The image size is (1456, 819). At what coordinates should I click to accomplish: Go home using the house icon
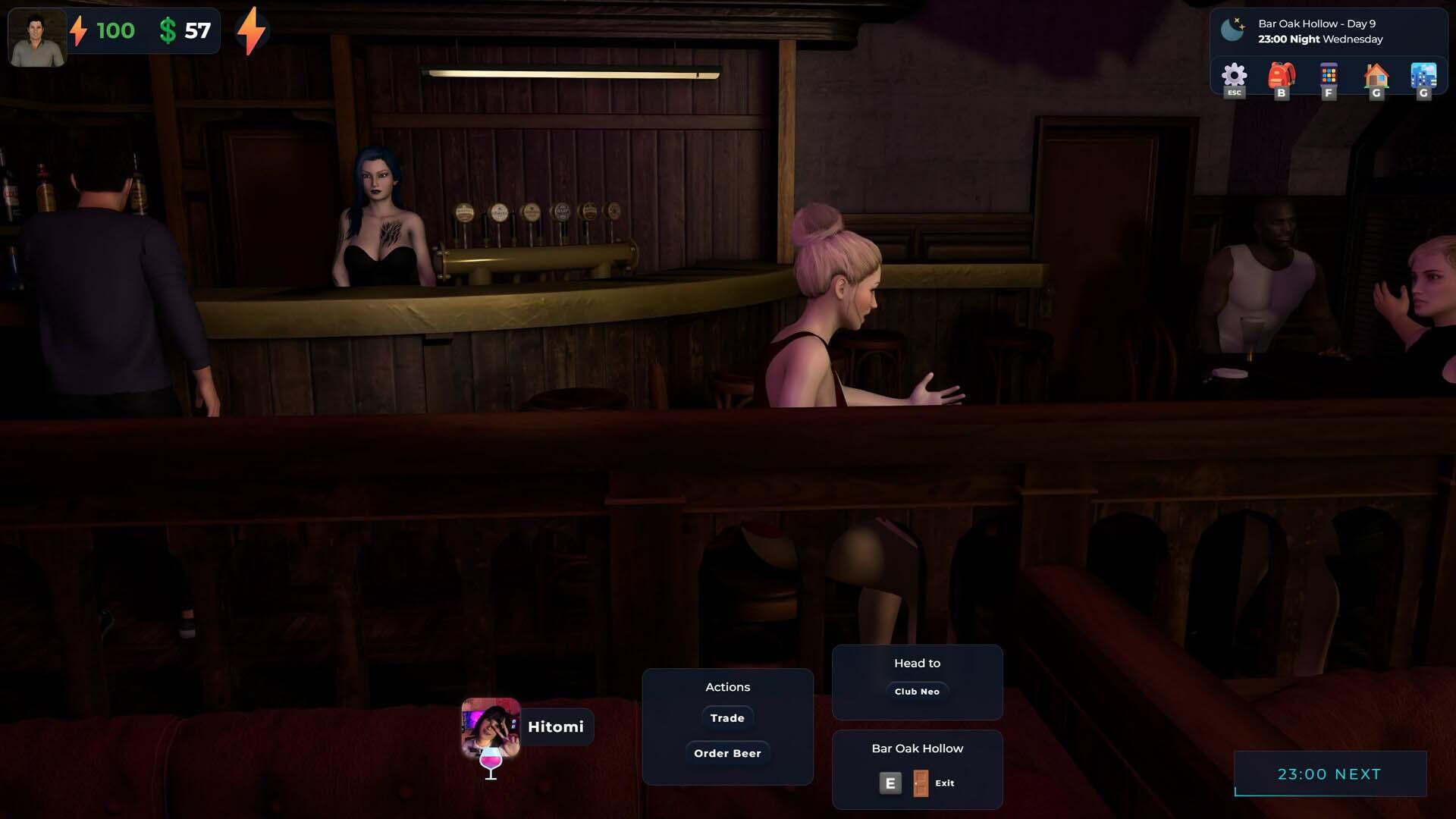[x=1376, y=77]
